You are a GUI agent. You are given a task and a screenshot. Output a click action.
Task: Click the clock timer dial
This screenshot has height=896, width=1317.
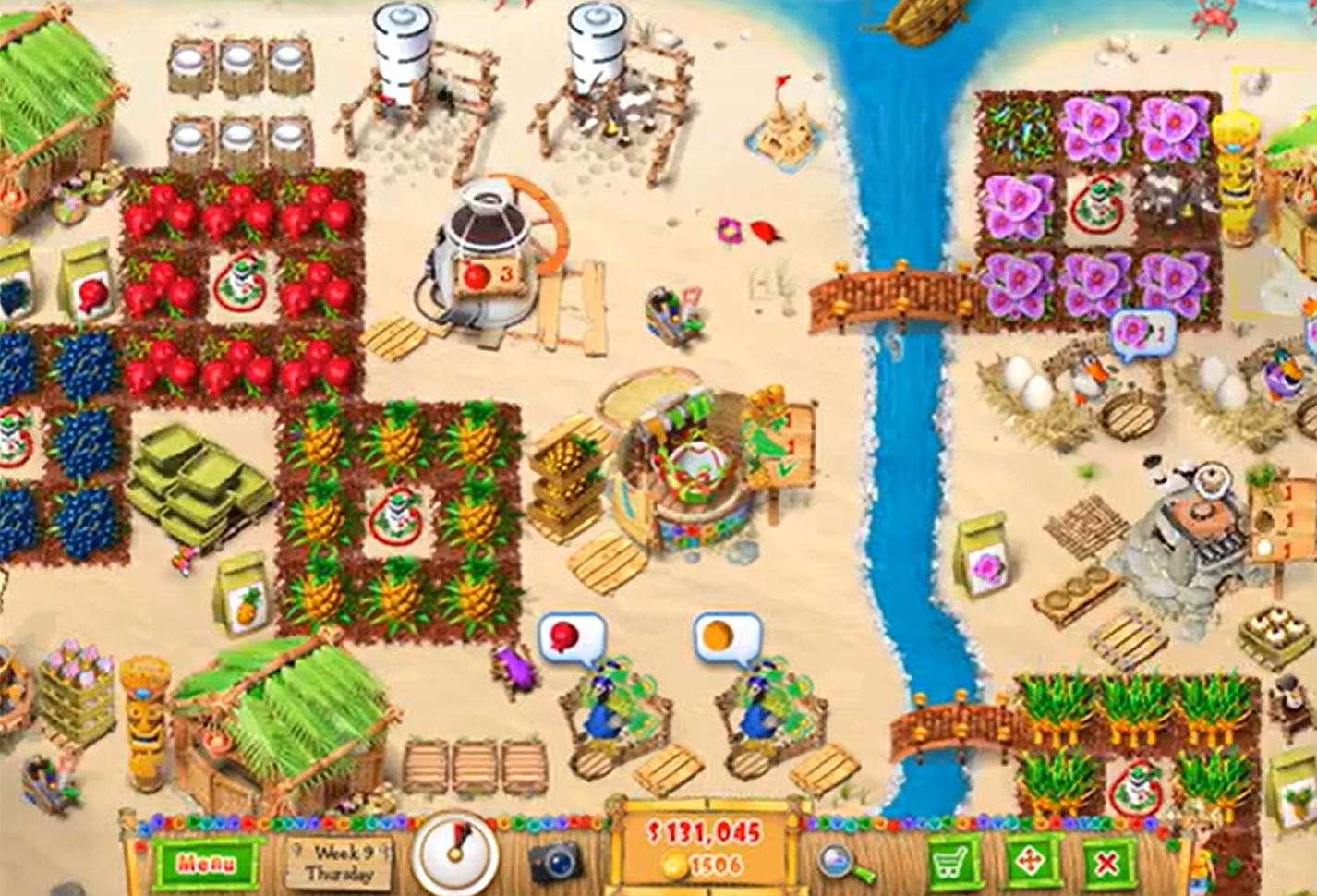click(x=456, y=855)
